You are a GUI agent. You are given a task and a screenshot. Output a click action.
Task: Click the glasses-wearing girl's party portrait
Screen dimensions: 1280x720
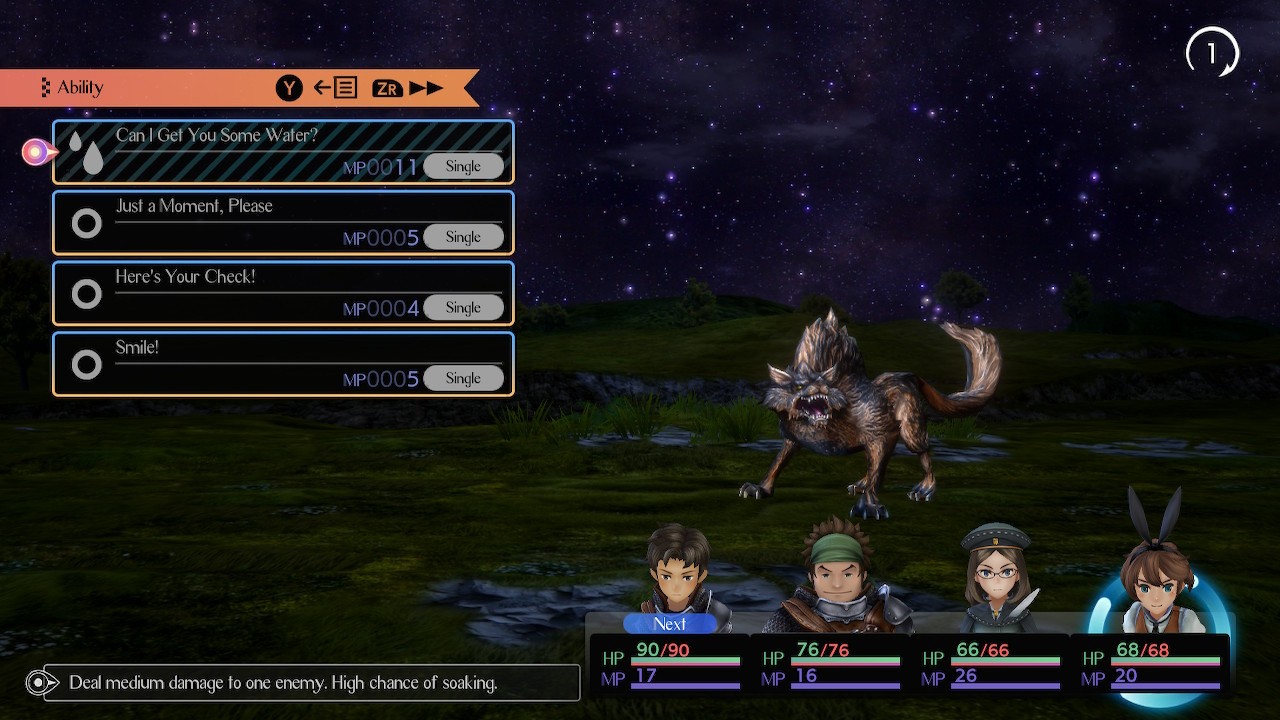point(995,577)
